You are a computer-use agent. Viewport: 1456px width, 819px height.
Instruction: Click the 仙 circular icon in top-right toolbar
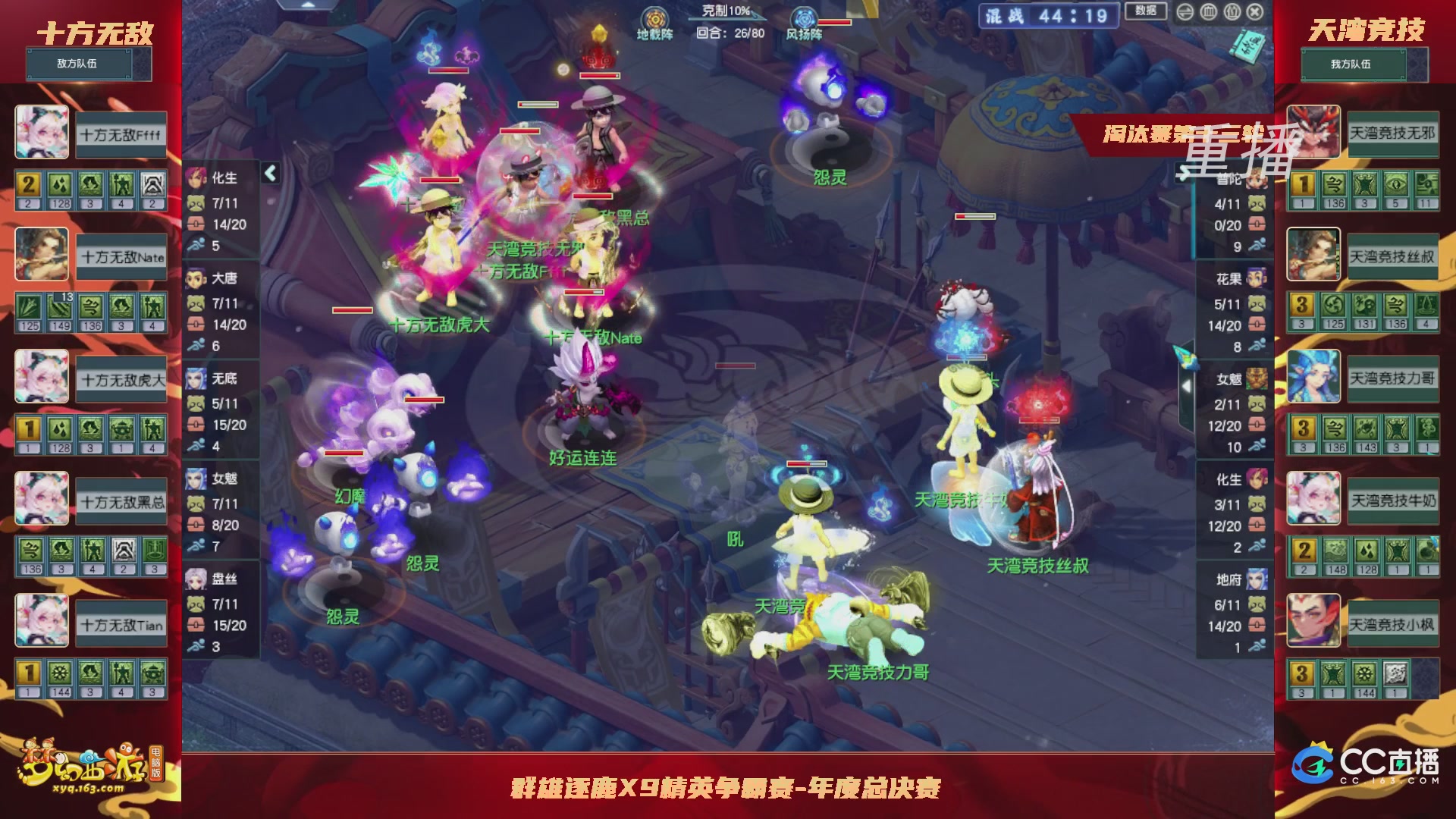[x=1232, y=13]
